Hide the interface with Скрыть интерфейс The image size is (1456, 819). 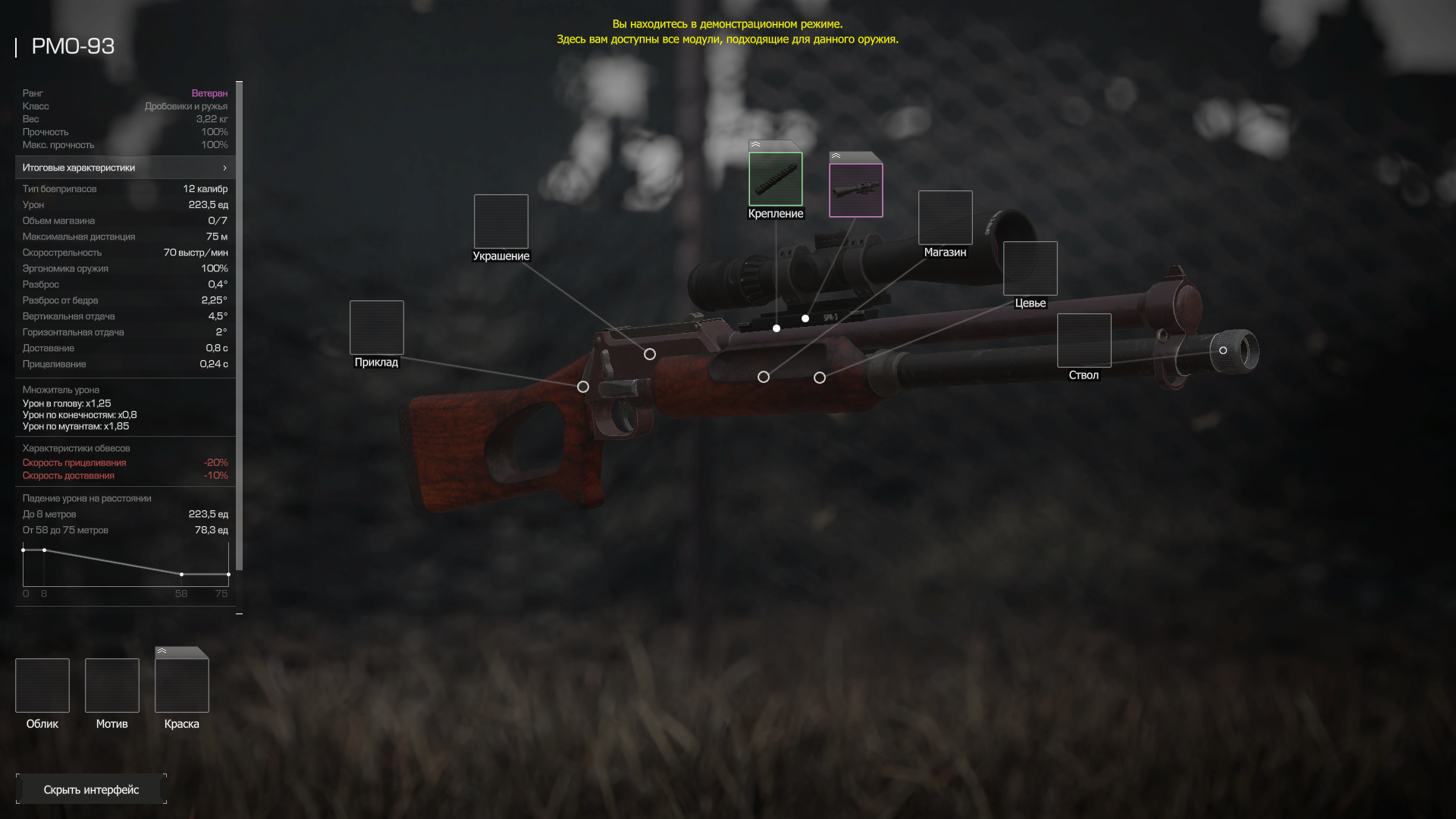tap(91, 789)
